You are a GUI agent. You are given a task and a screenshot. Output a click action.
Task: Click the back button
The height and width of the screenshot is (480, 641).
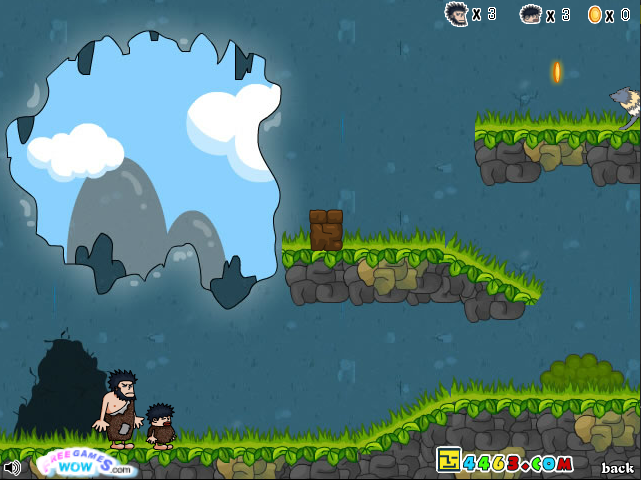click(617, 468)
